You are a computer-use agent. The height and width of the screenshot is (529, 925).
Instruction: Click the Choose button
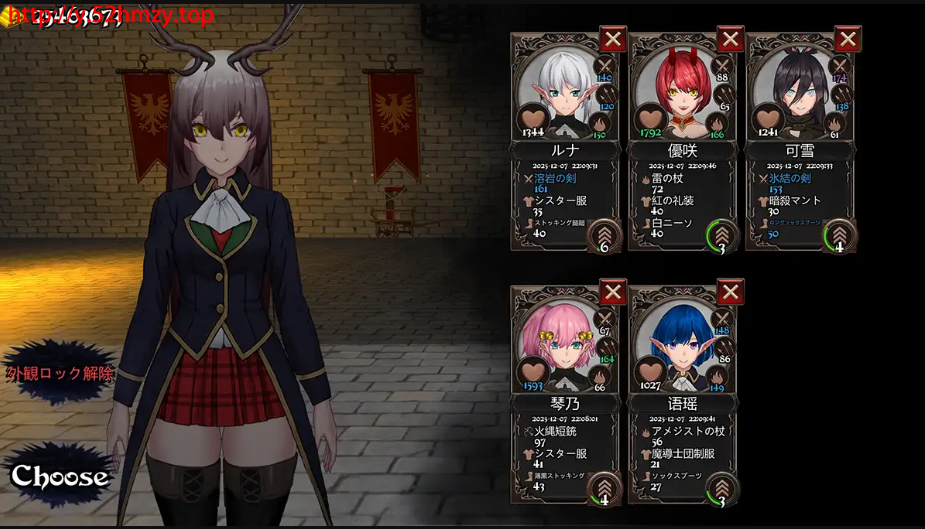59,477
